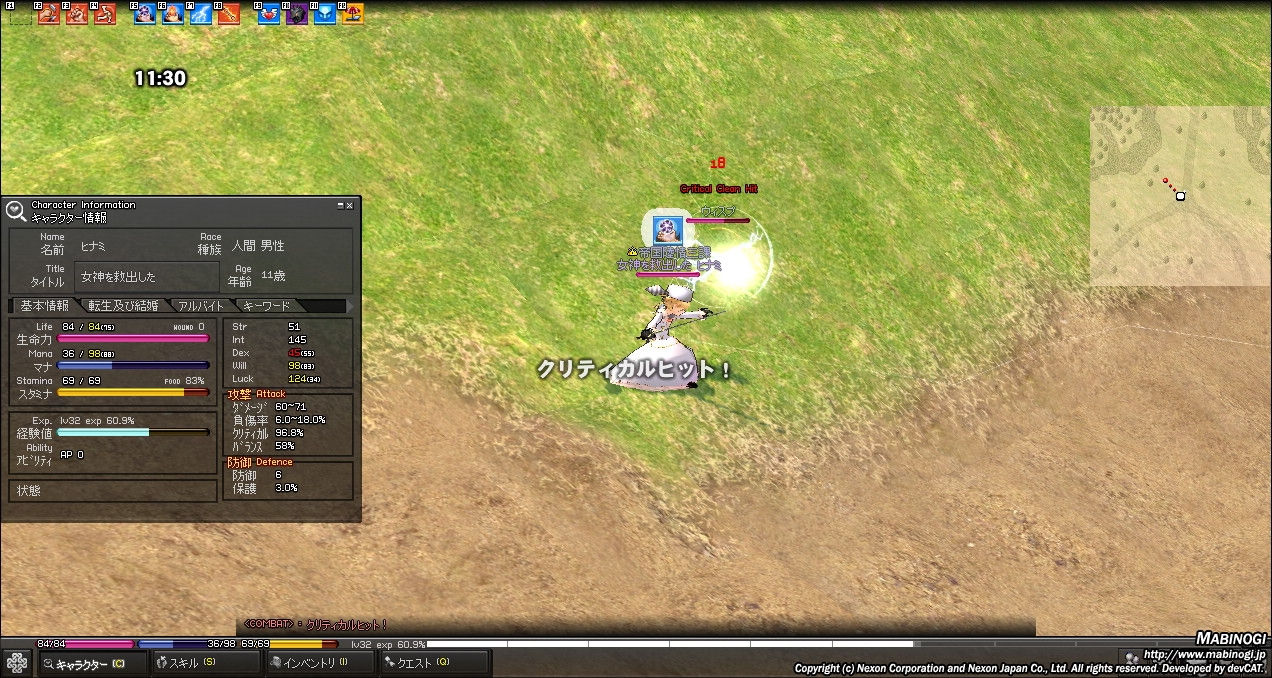Close the Character Information window
Viewport: 1272px width, 678px height.
[349, 205]
